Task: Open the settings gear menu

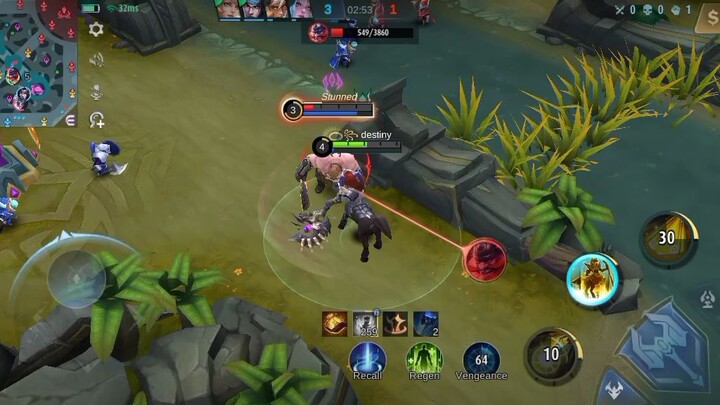Action: point(96,29)
